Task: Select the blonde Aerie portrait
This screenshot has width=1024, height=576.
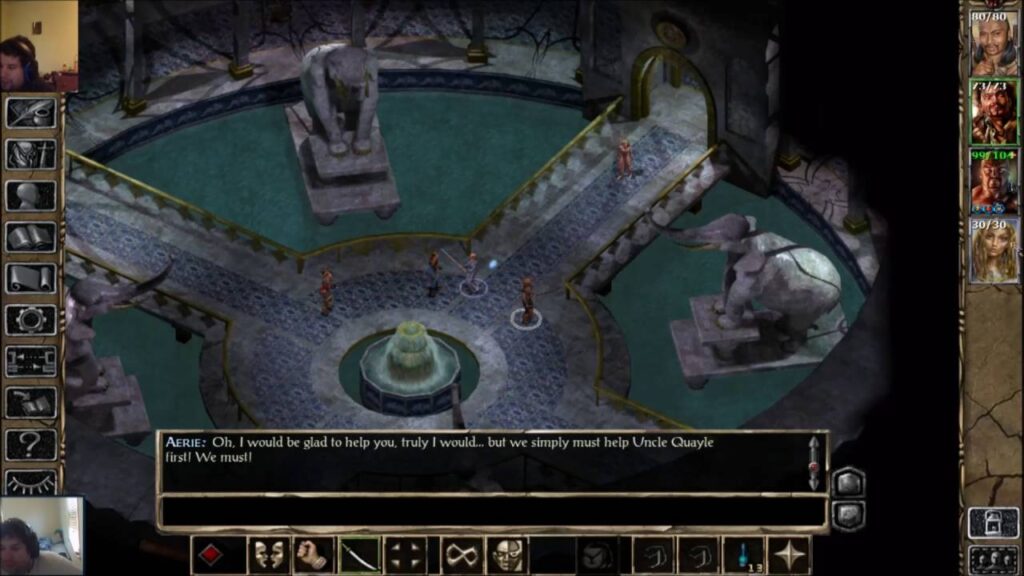Action: (x=994, y=250)
